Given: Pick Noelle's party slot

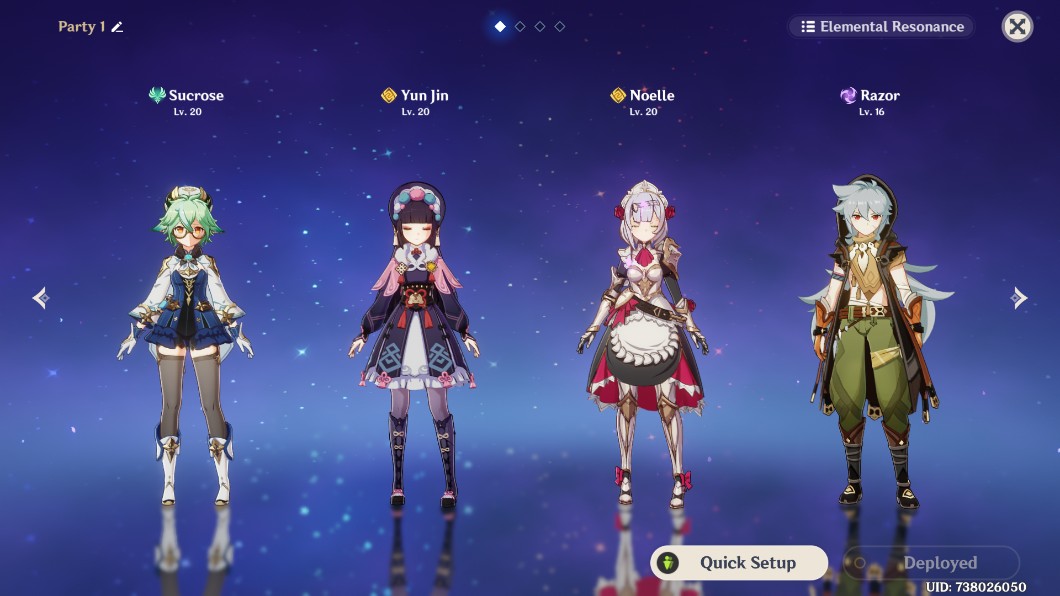Looking at the screenshot, I should click(642, 330).
